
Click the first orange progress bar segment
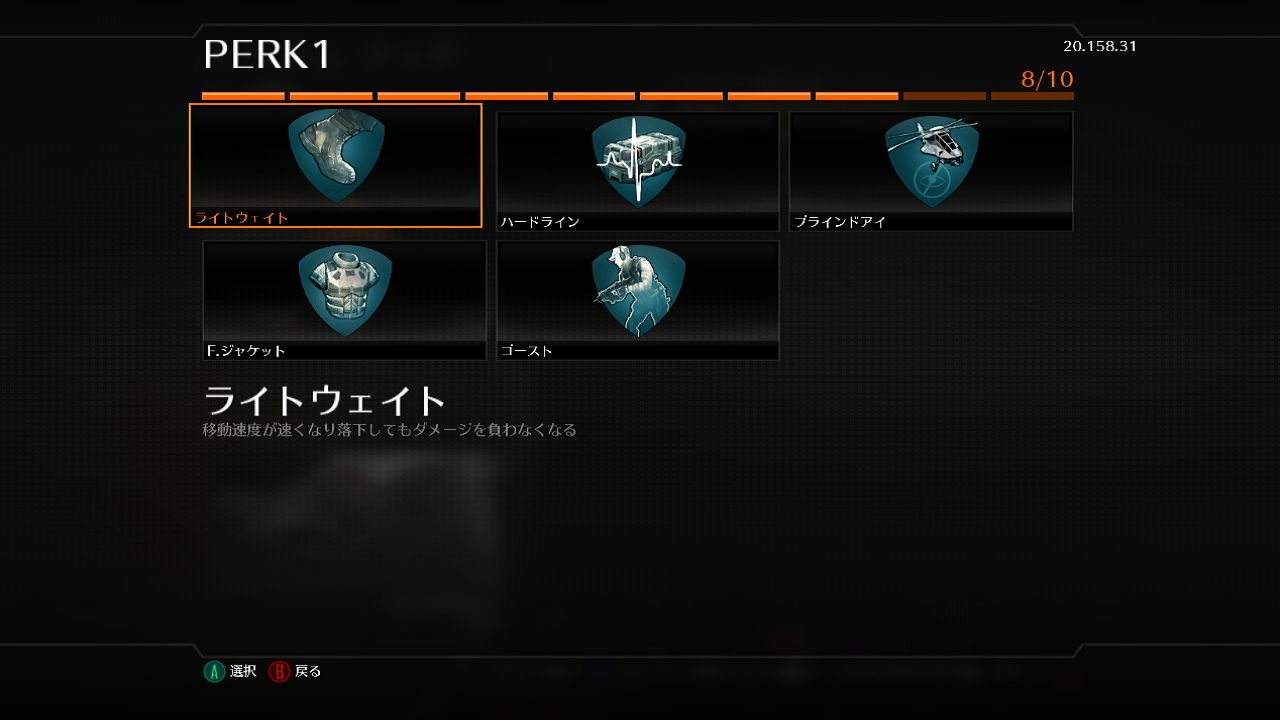[243, 95]
